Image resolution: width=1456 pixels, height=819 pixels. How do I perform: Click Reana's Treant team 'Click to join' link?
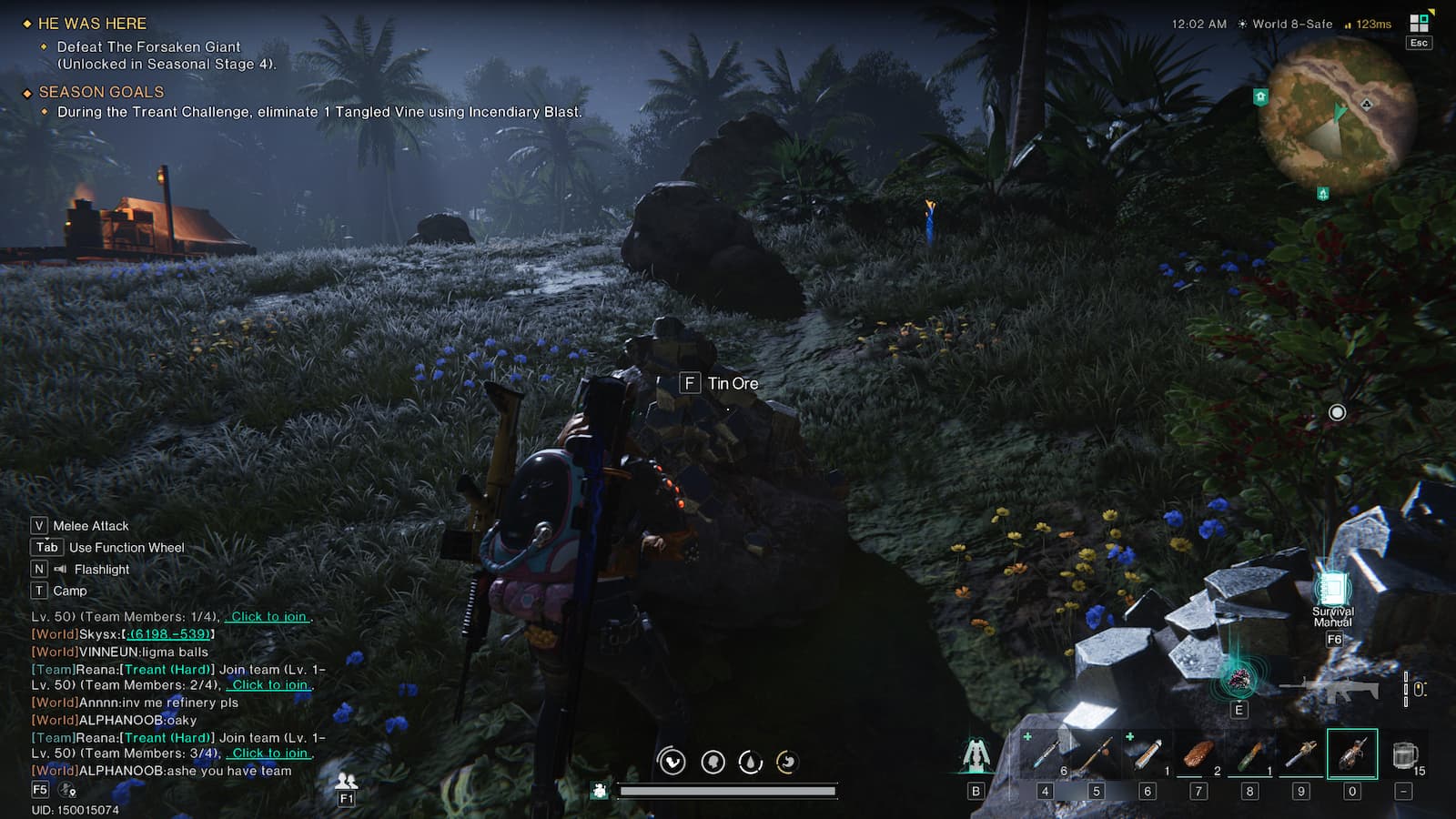268,685
